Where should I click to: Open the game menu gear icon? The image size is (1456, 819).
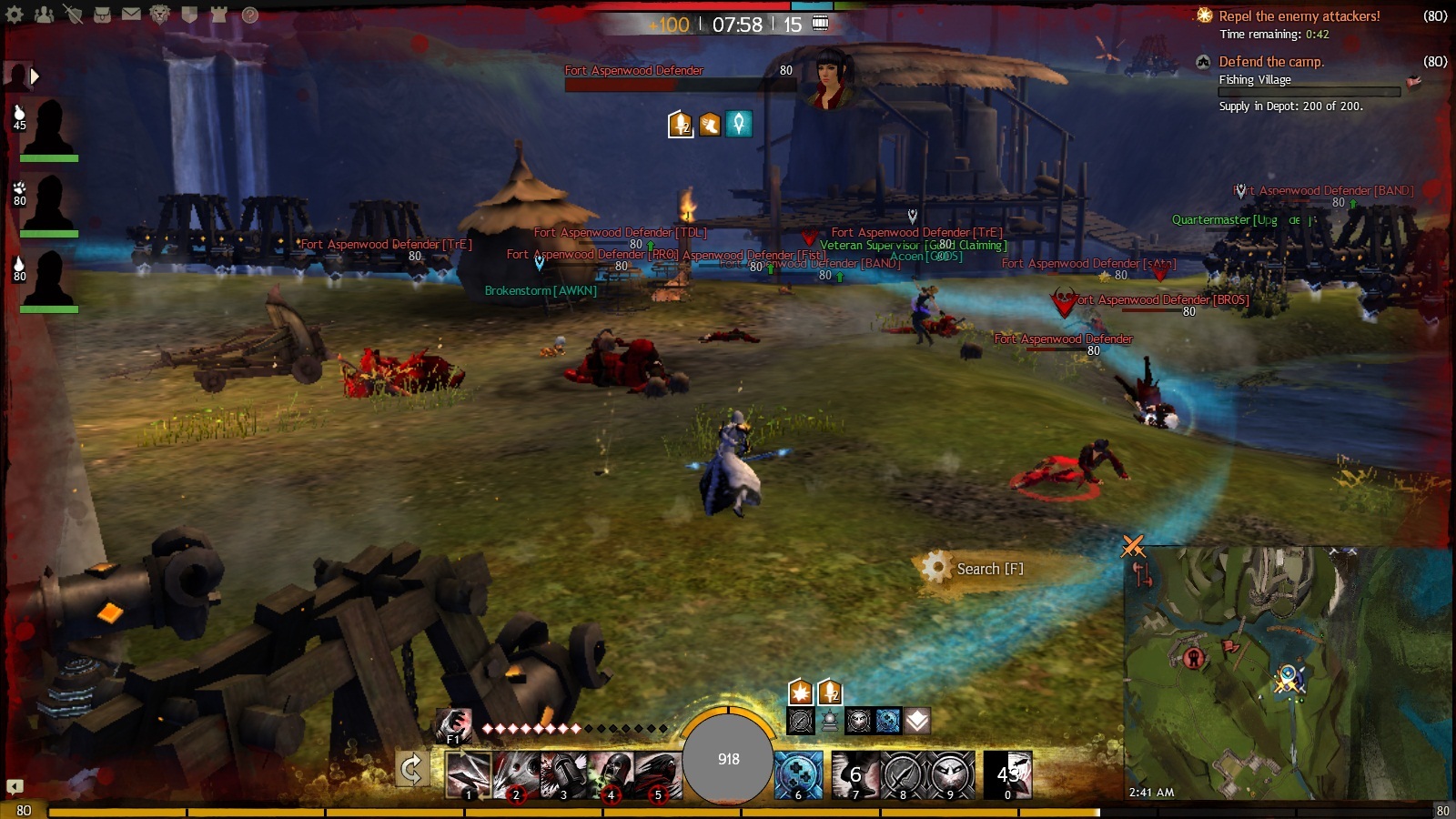coord(15,15)
